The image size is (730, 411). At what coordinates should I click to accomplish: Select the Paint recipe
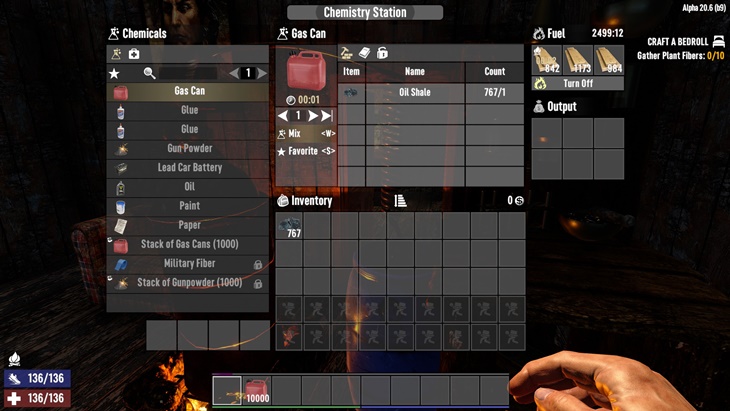(x=188, y=206)
